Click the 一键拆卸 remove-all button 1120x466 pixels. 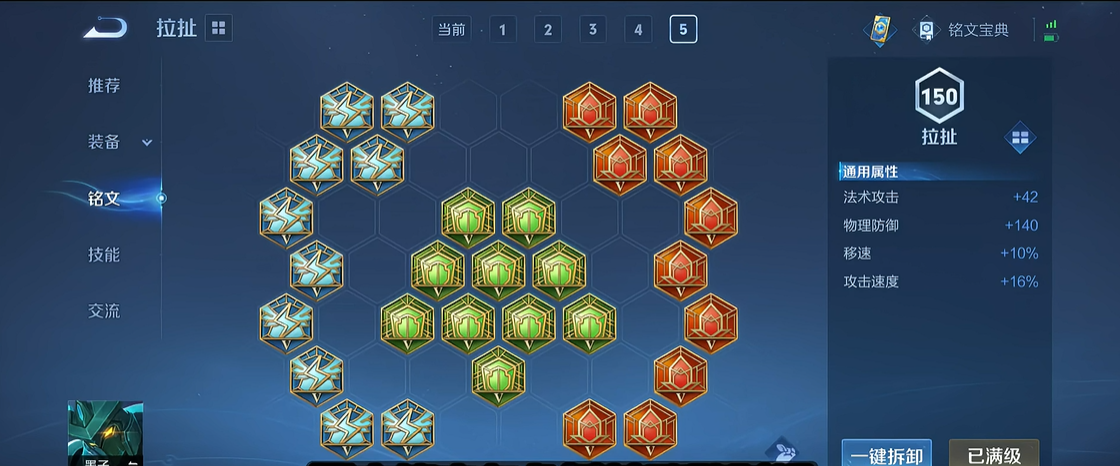click(x=886, y=454)
